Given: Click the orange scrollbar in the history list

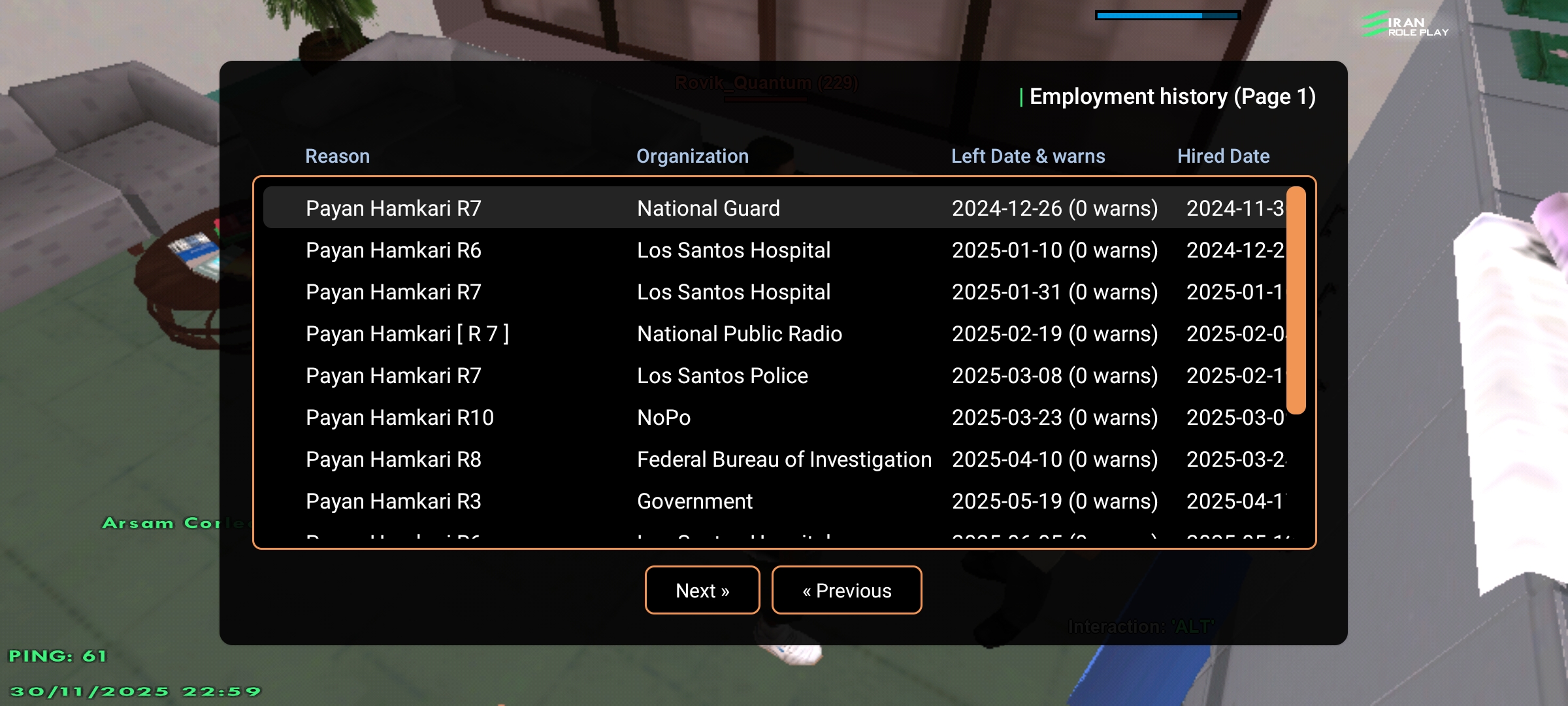Looking at the screenshot, I should click(1296, 301).
